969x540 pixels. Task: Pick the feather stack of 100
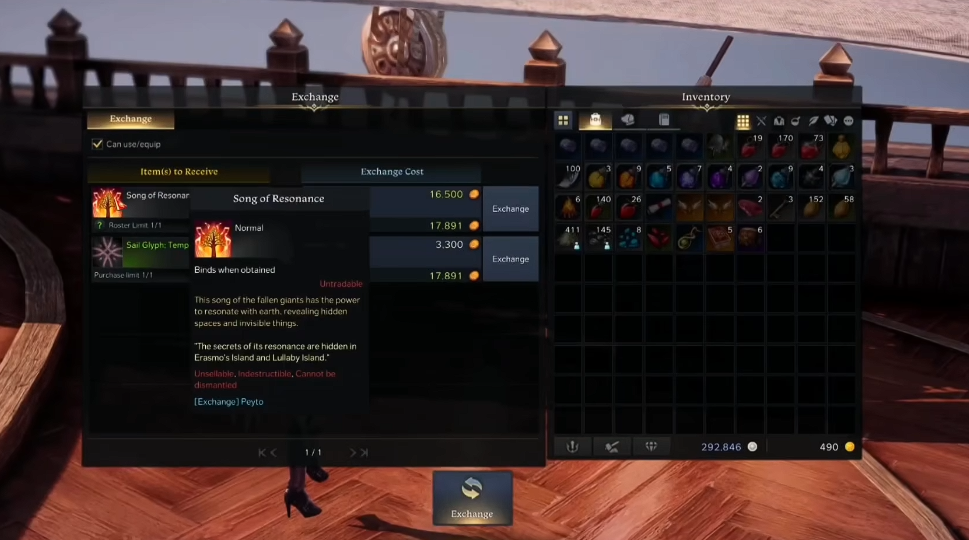(x=569, y=178)
